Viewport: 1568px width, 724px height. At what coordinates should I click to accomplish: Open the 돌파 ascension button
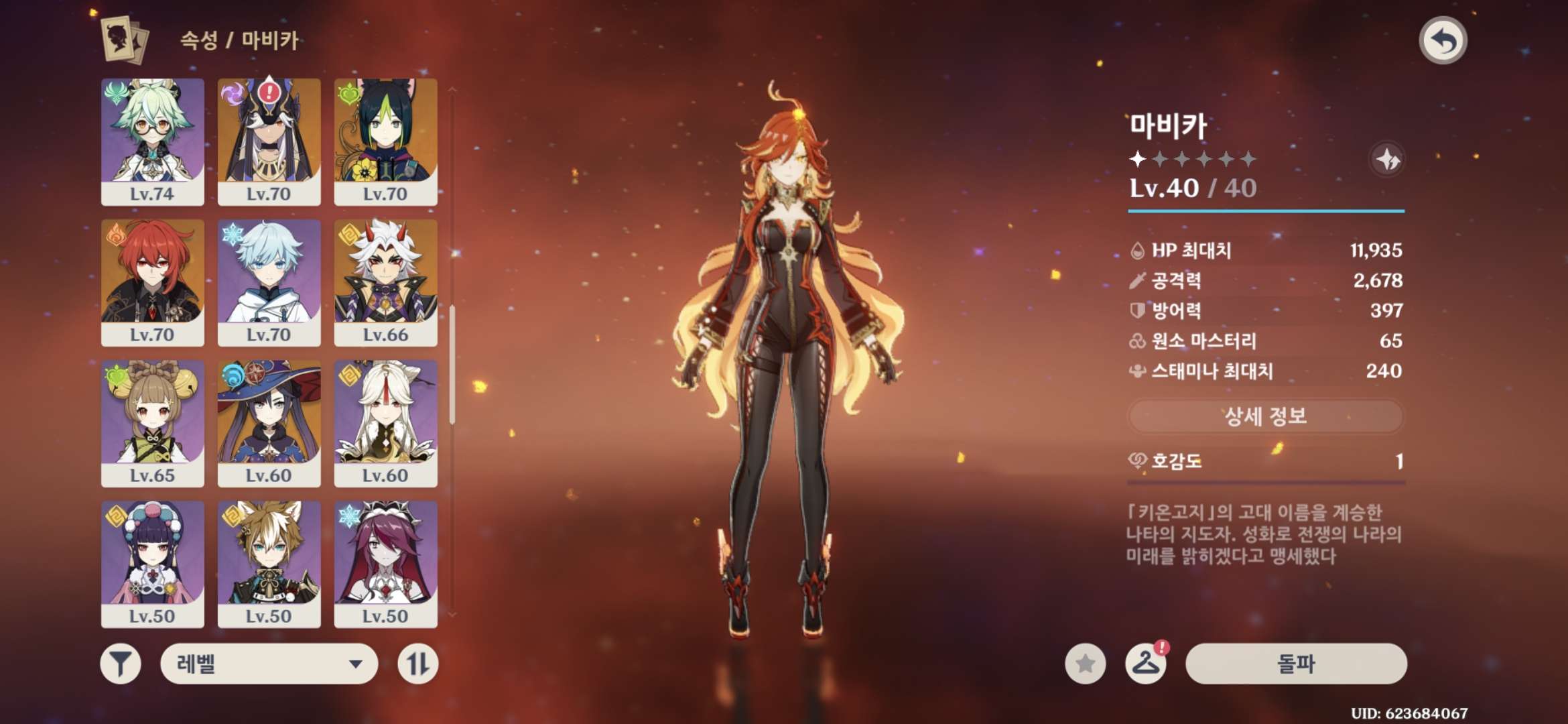[1296, 664]
